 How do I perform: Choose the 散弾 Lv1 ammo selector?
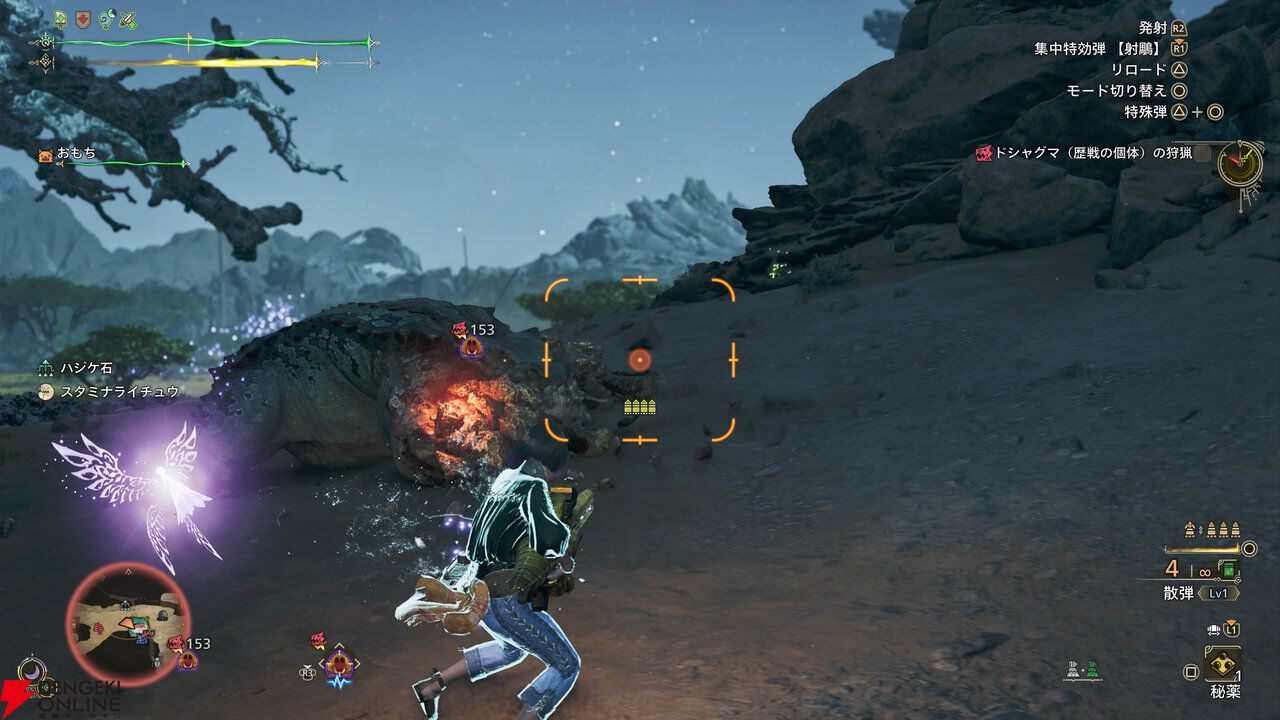coord(1201,592)
